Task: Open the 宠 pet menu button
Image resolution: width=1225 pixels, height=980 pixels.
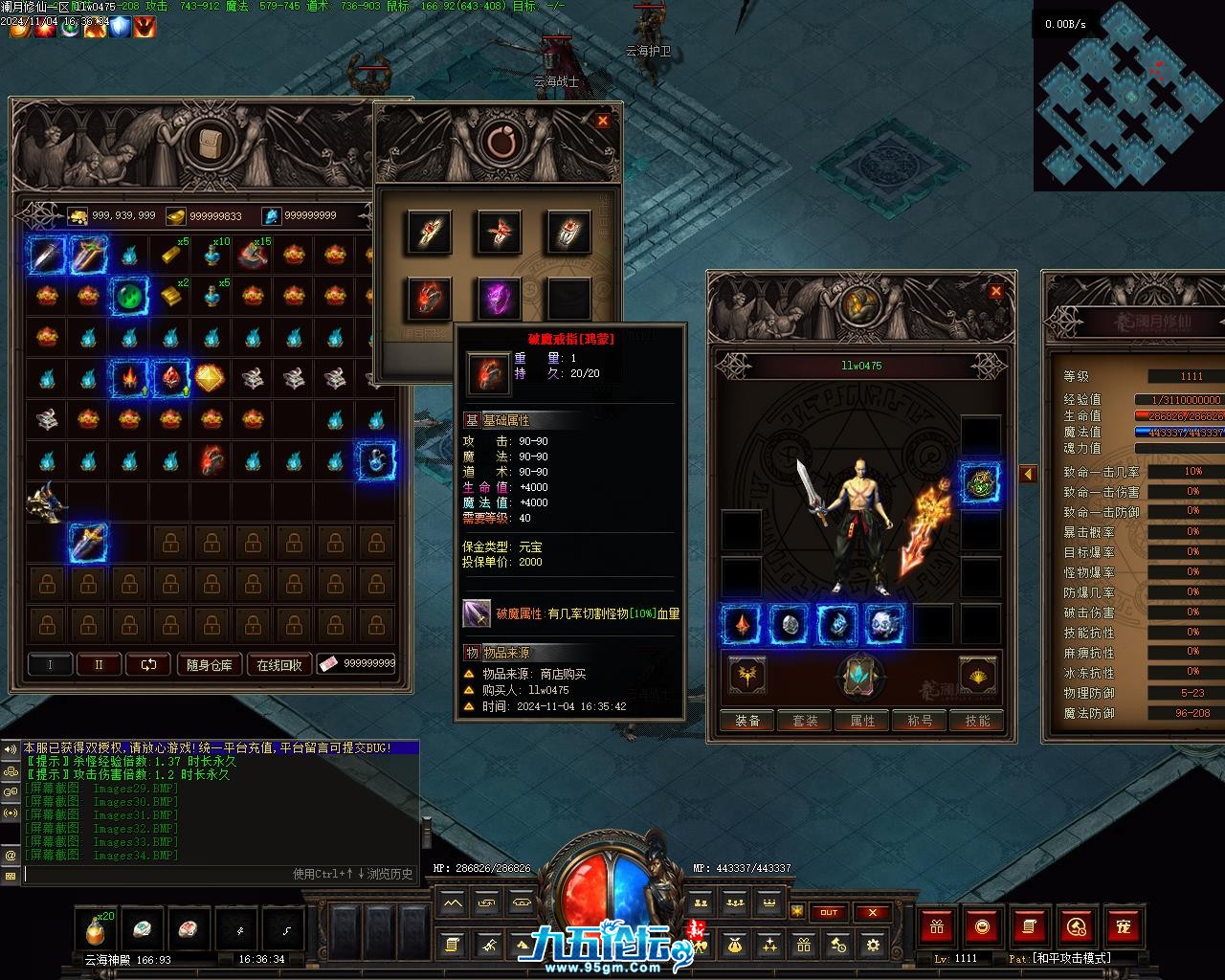Action: [1124, 926]
